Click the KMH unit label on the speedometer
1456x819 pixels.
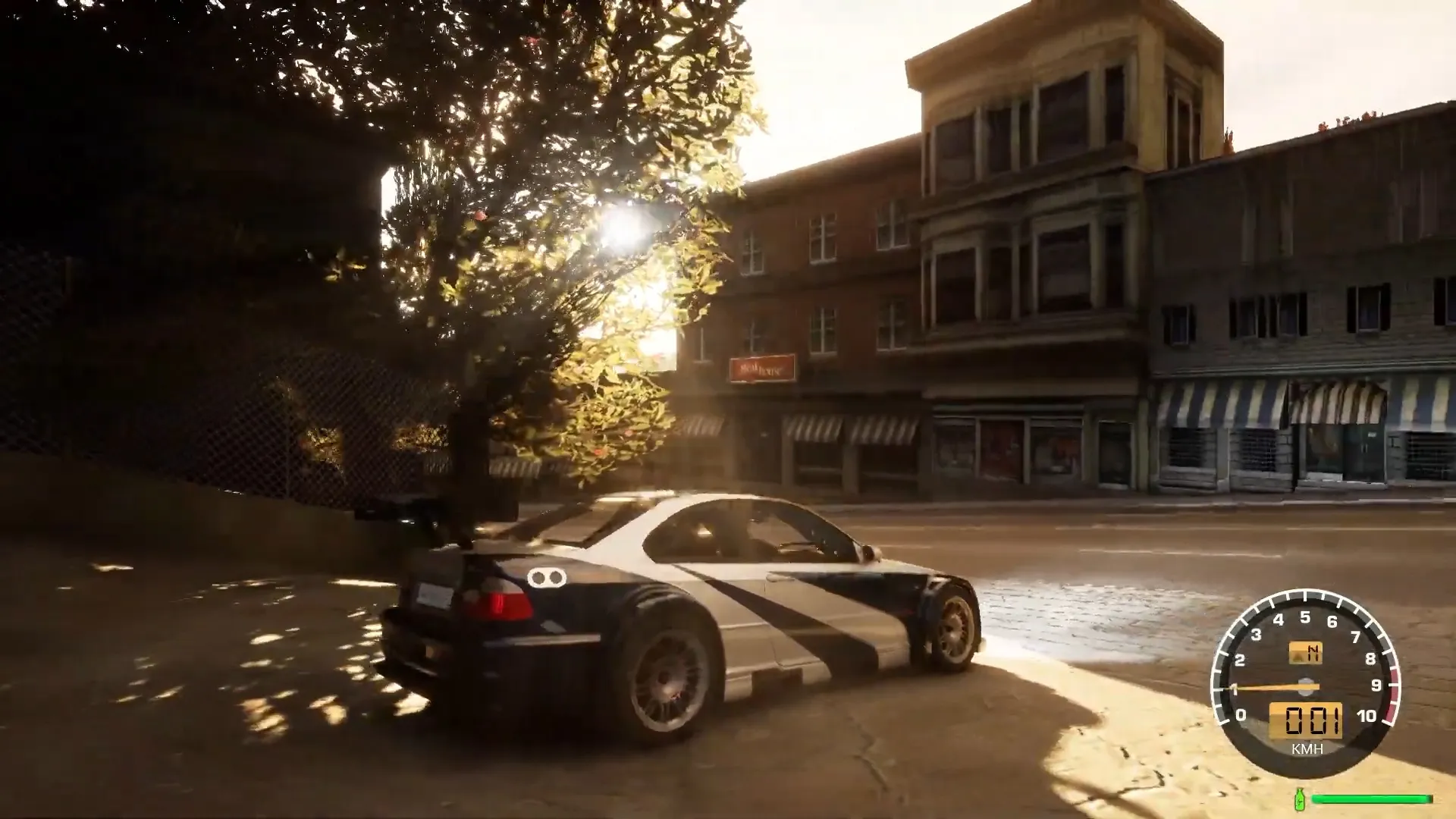(x=1307, y=749)
